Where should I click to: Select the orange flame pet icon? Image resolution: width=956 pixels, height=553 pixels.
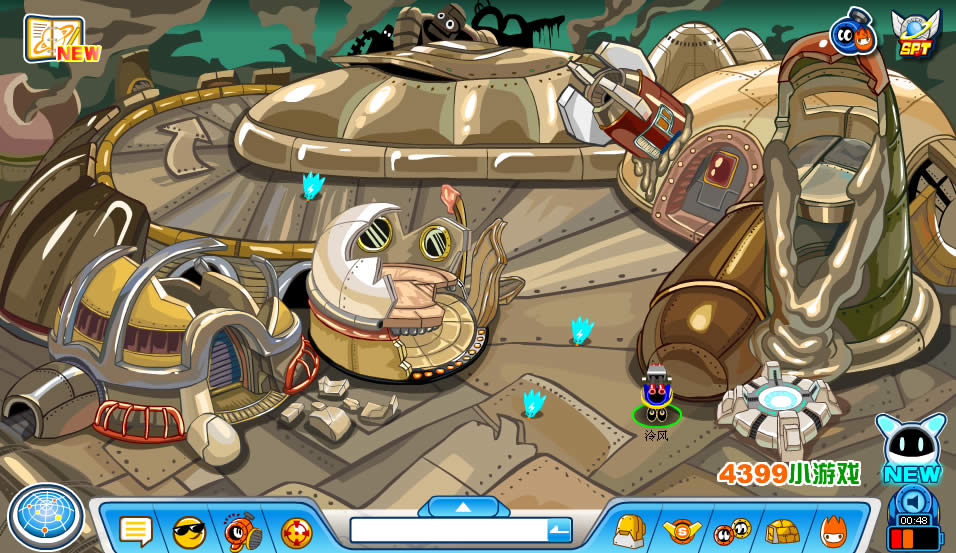pos(834,530)
